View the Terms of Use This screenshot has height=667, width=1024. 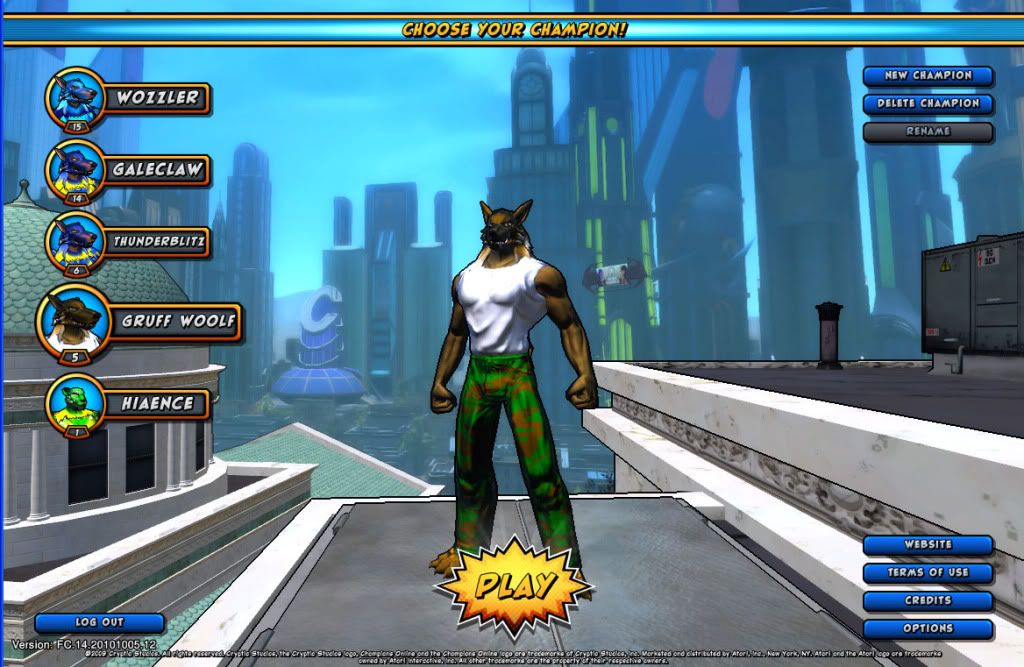[928, 573]
